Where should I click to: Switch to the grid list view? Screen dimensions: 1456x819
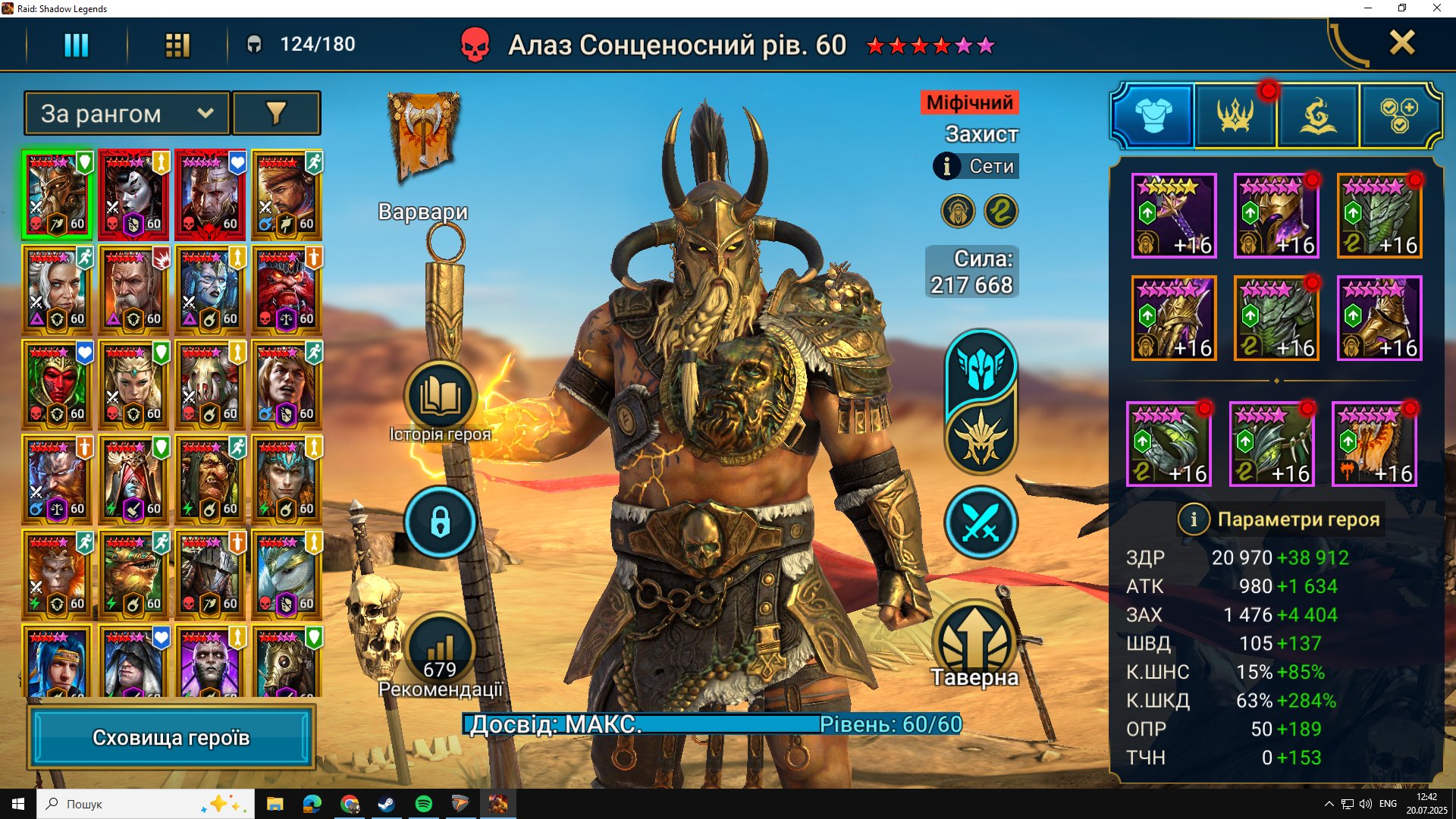(x=177, y=45)
